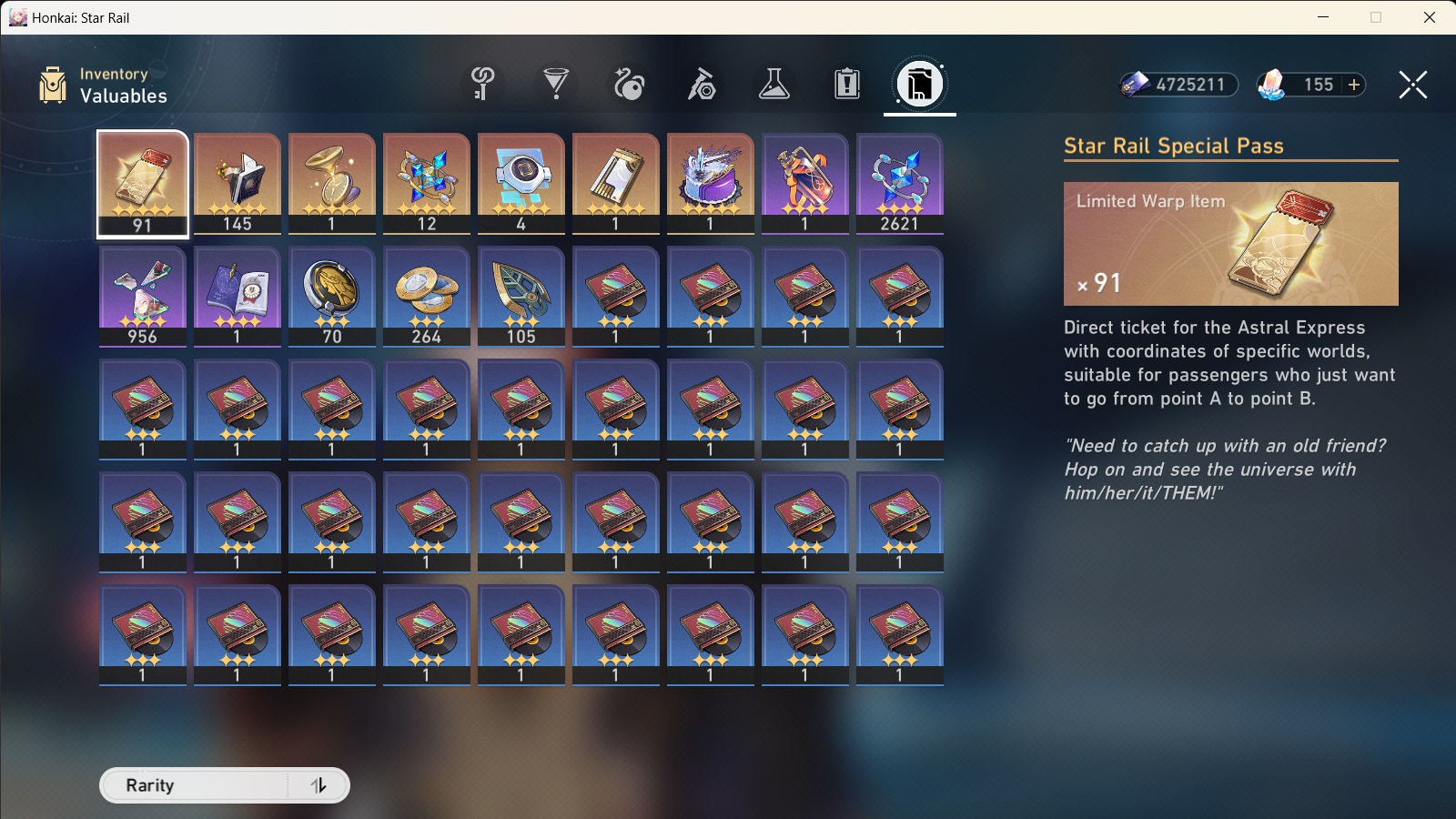Image resolution: width=1456 pixels, height=819 pixels.
Task: Click the Inventory backpack icon
Action: click(52, 85)
